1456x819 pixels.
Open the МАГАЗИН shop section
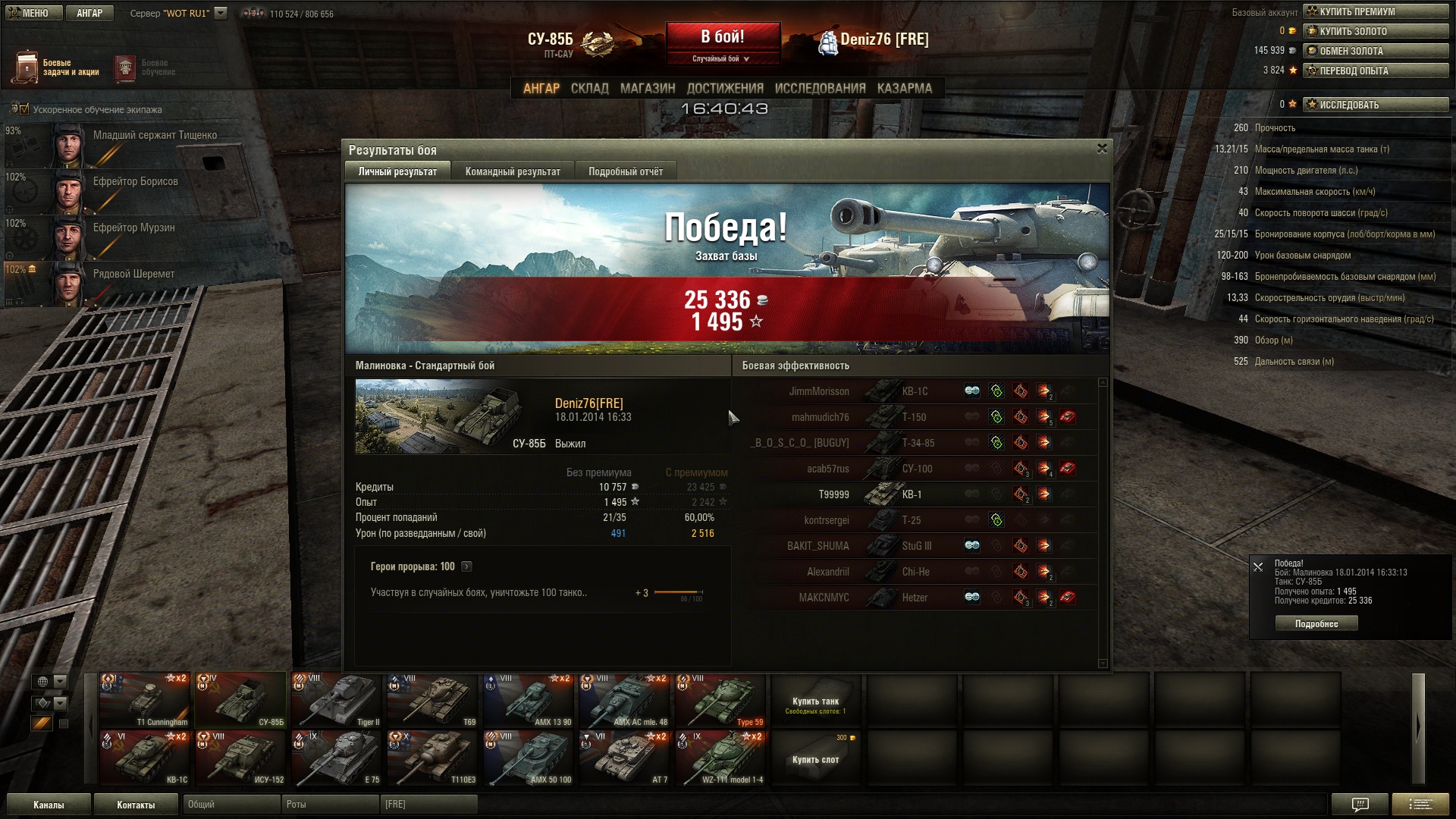click(648, 88)
